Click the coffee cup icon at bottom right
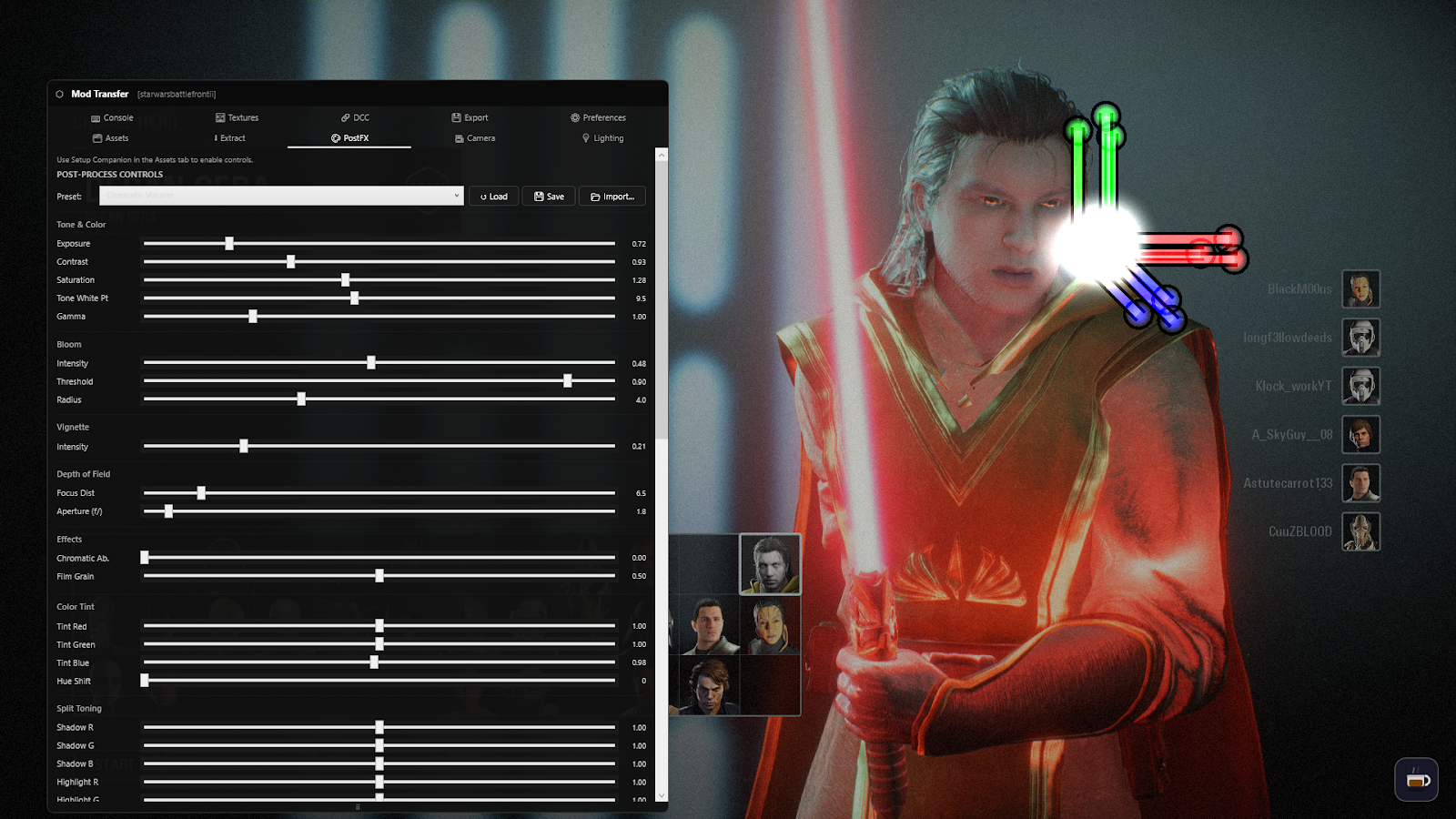 click(x=1416, y=780)
